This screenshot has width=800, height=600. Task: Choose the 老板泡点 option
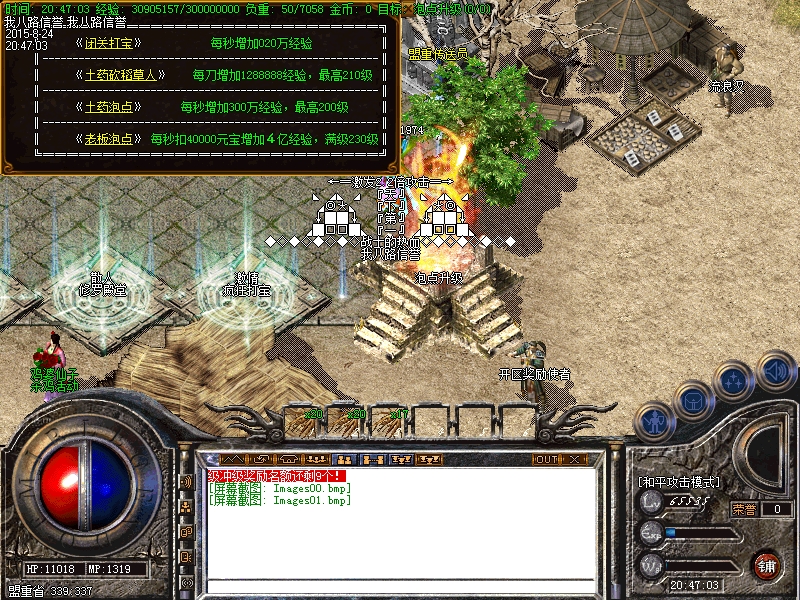point(108,139)
